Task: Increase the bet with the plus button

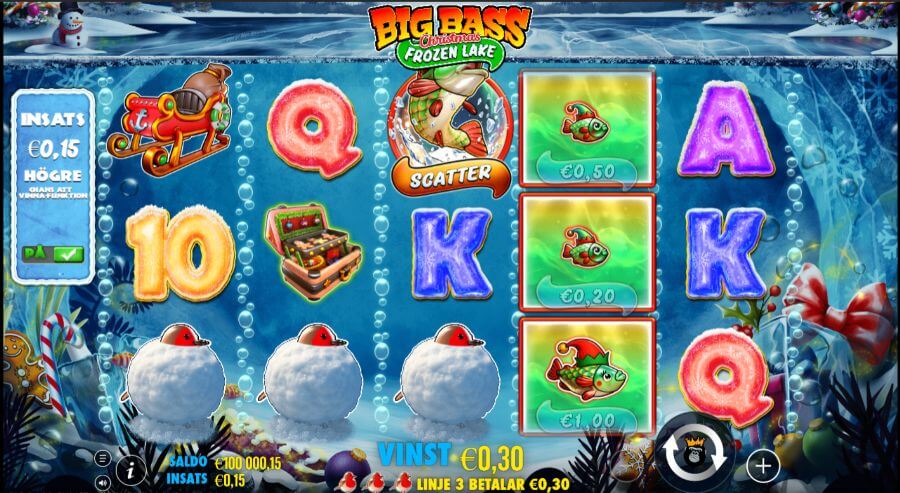Action: point(762,465)
